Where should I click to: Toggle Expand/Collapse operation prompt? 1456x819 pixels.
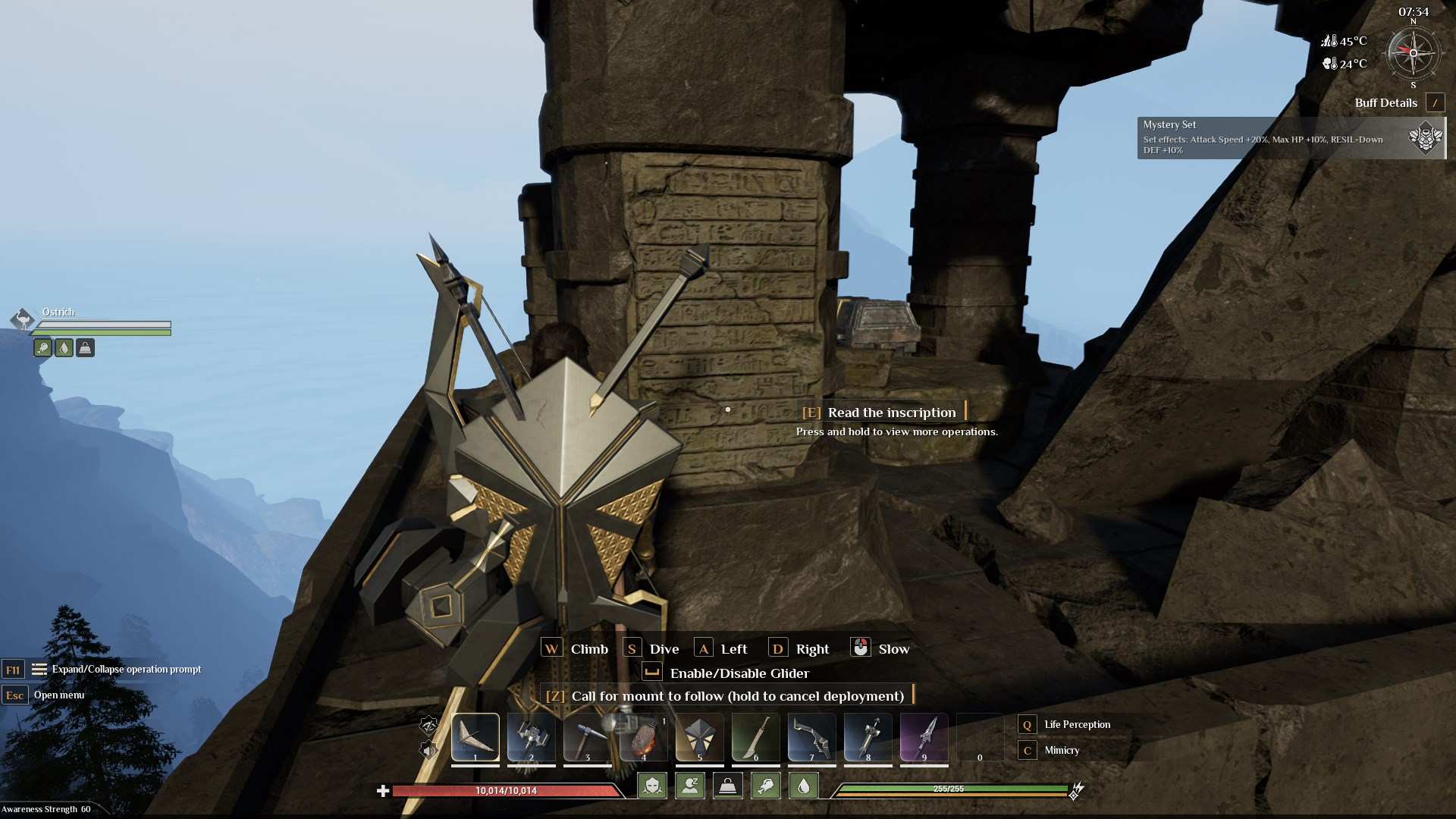pos(125,670)
